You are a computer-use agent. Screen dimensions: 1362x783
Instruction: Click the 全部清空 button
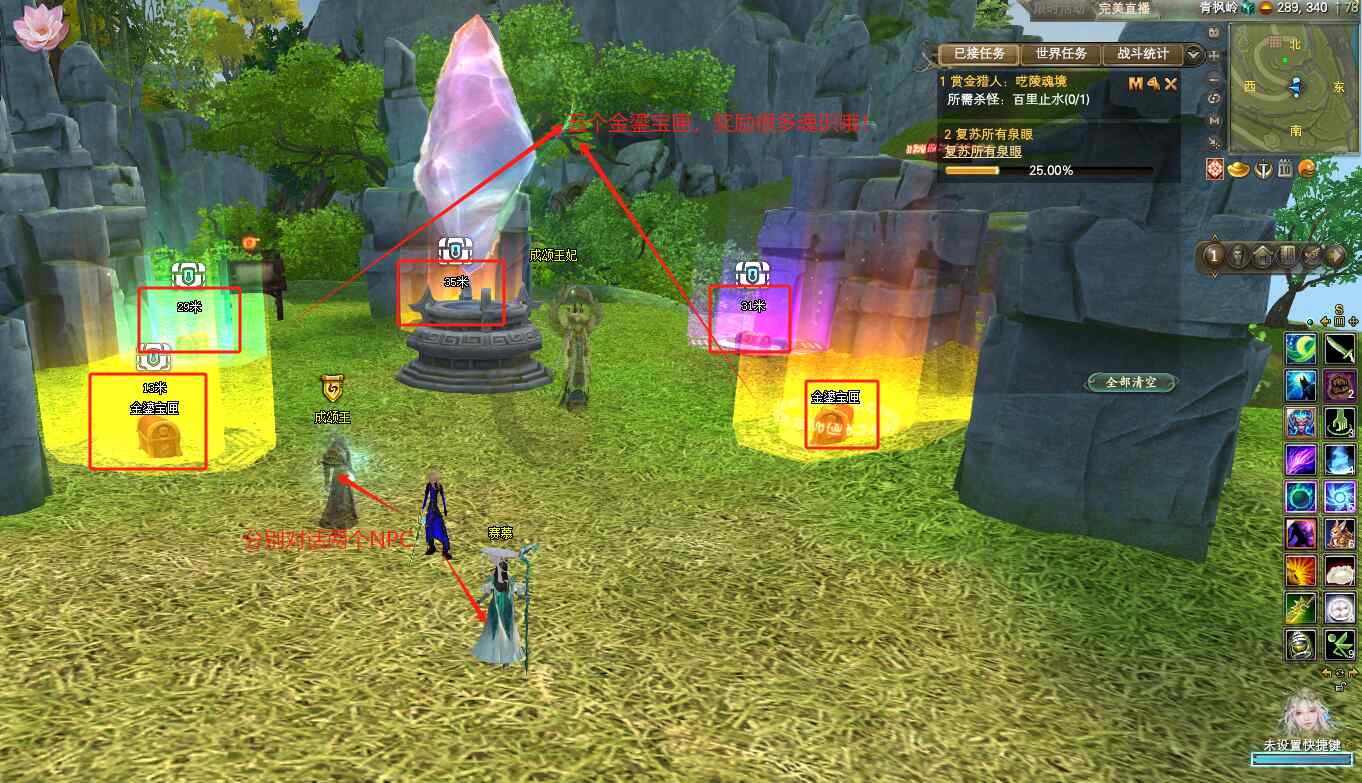[1133, 383]
